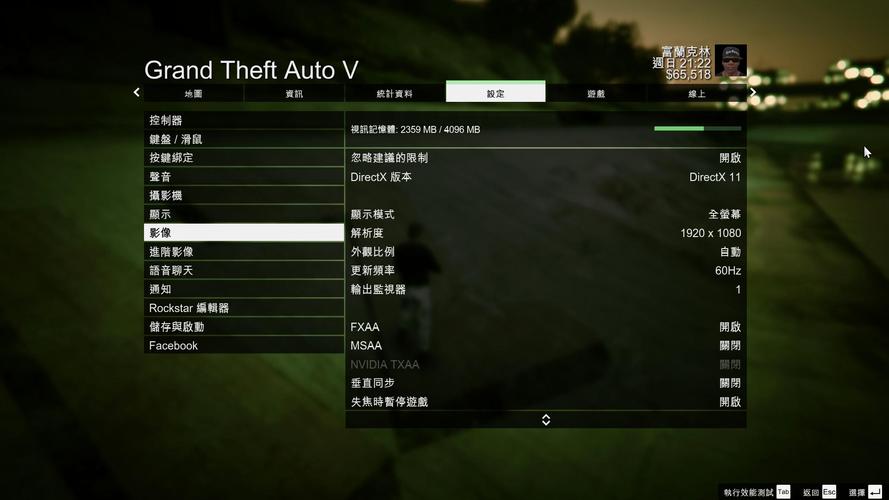The height and width of the screenshot is (500, 889).
Task: Change the 顯示模式 fullscreen setting
Action: [545, 214]
